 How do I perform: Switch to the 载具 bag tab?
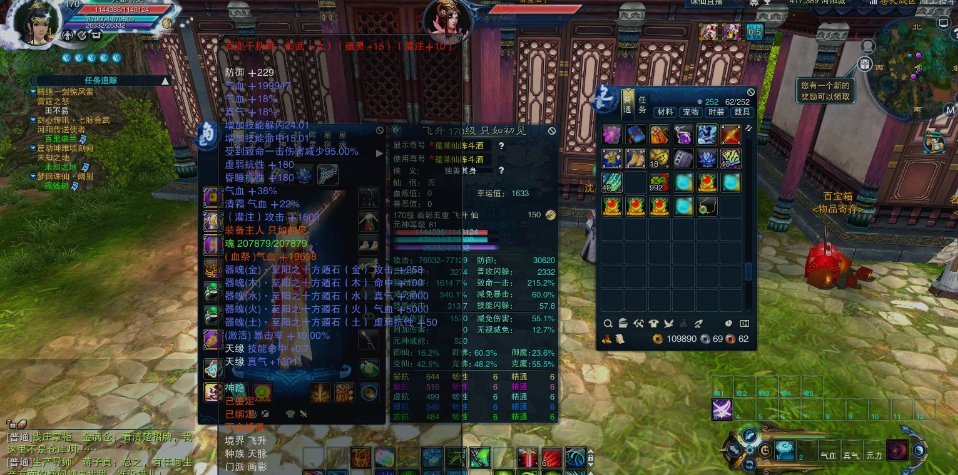coord(742,112)
